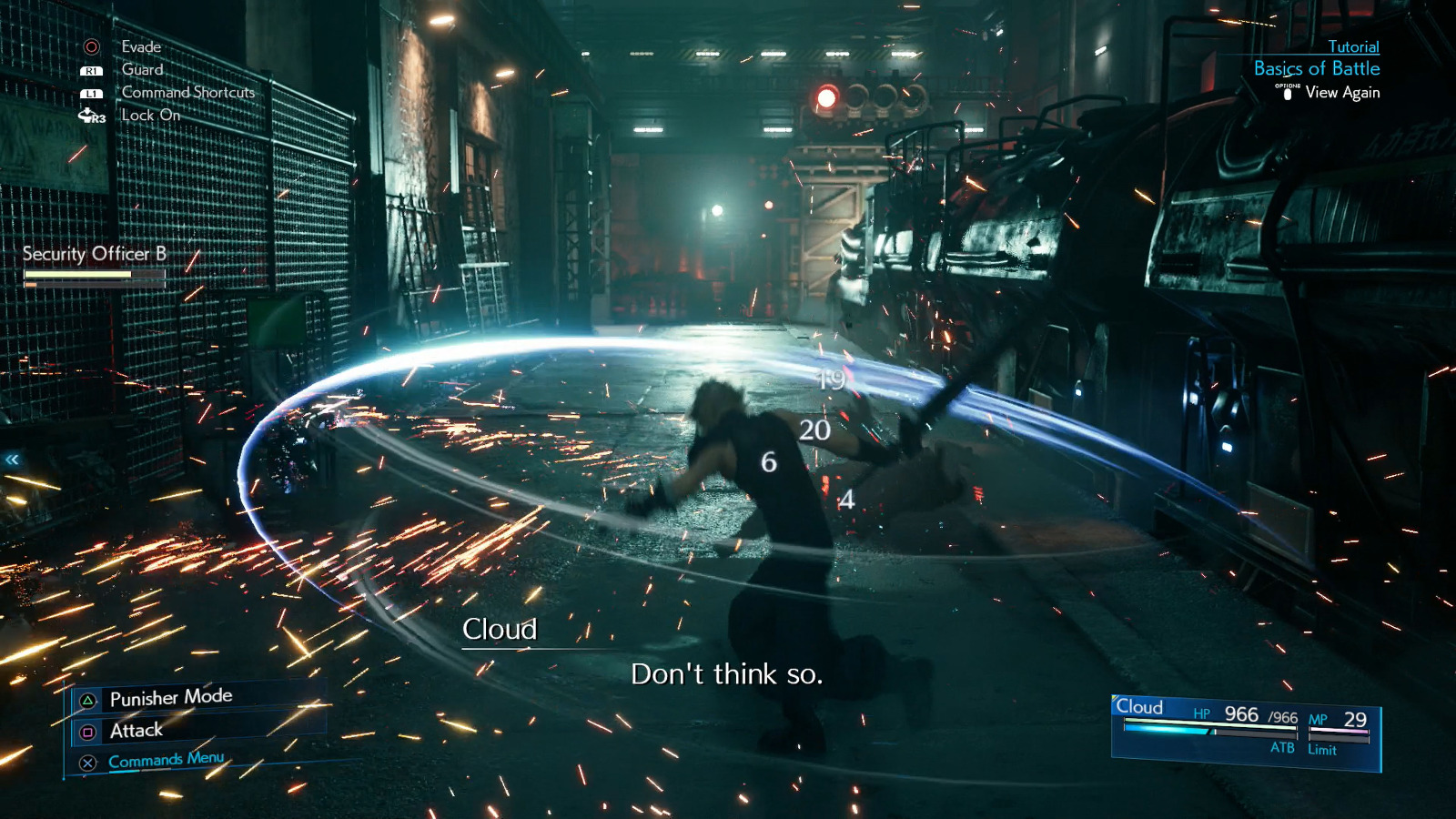Click the square icon beside Attack
The image size is (1456, 819).
click(86, 730)
